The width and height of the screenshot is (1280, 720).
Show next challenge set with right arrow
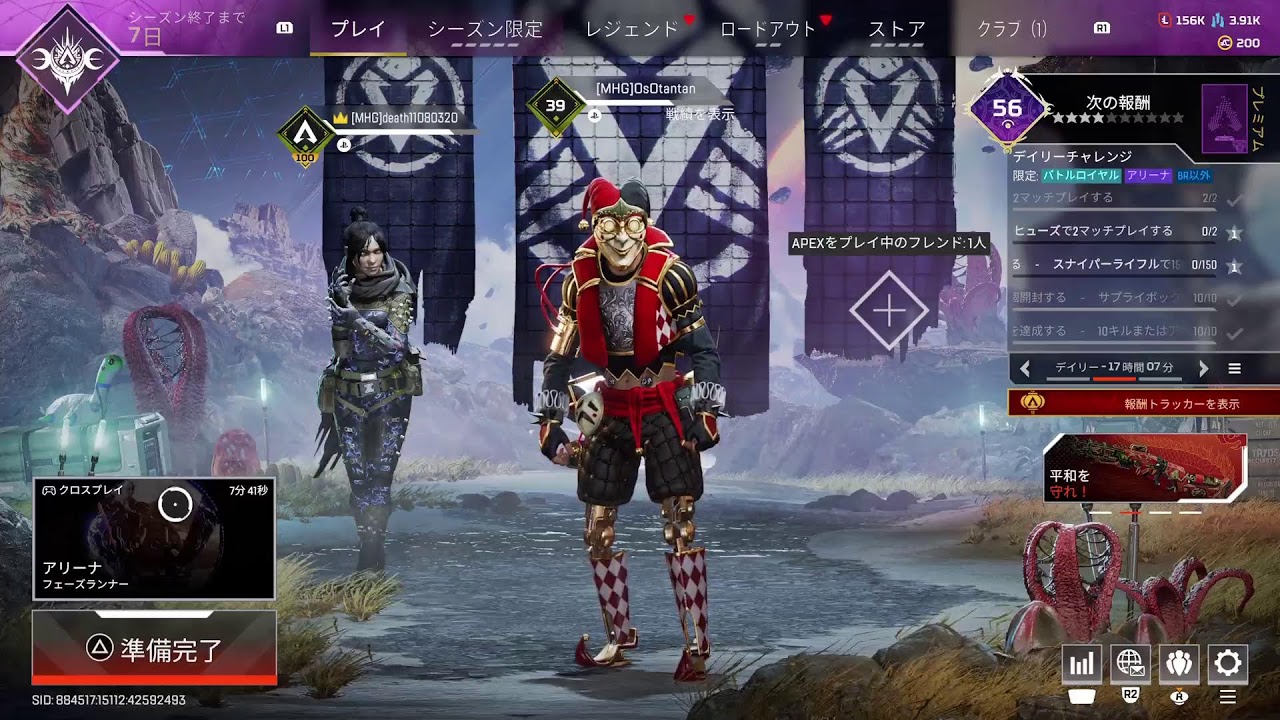1203,369
